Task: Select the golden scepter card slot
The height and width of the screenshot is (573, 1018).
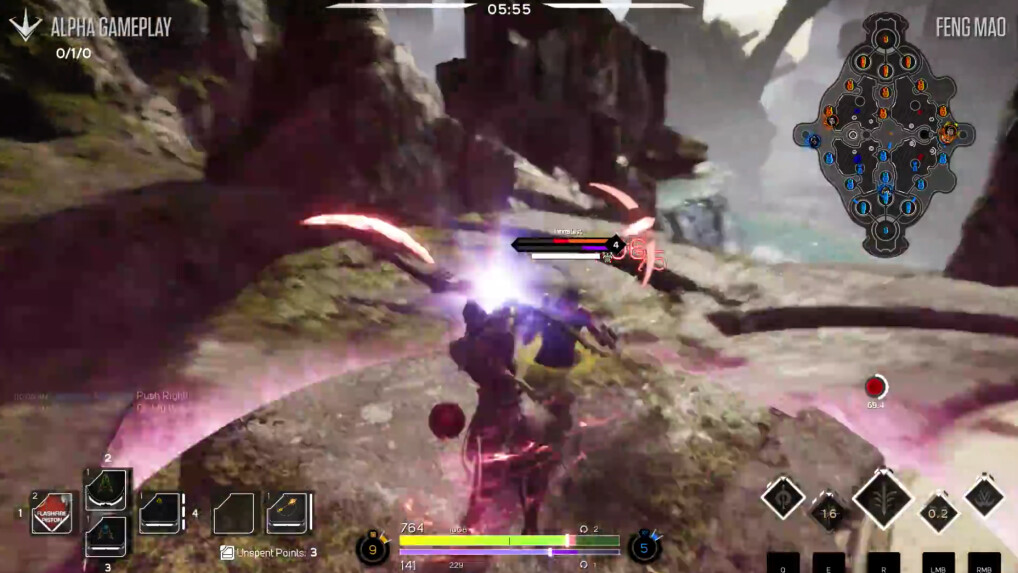Action: (288, 513)
